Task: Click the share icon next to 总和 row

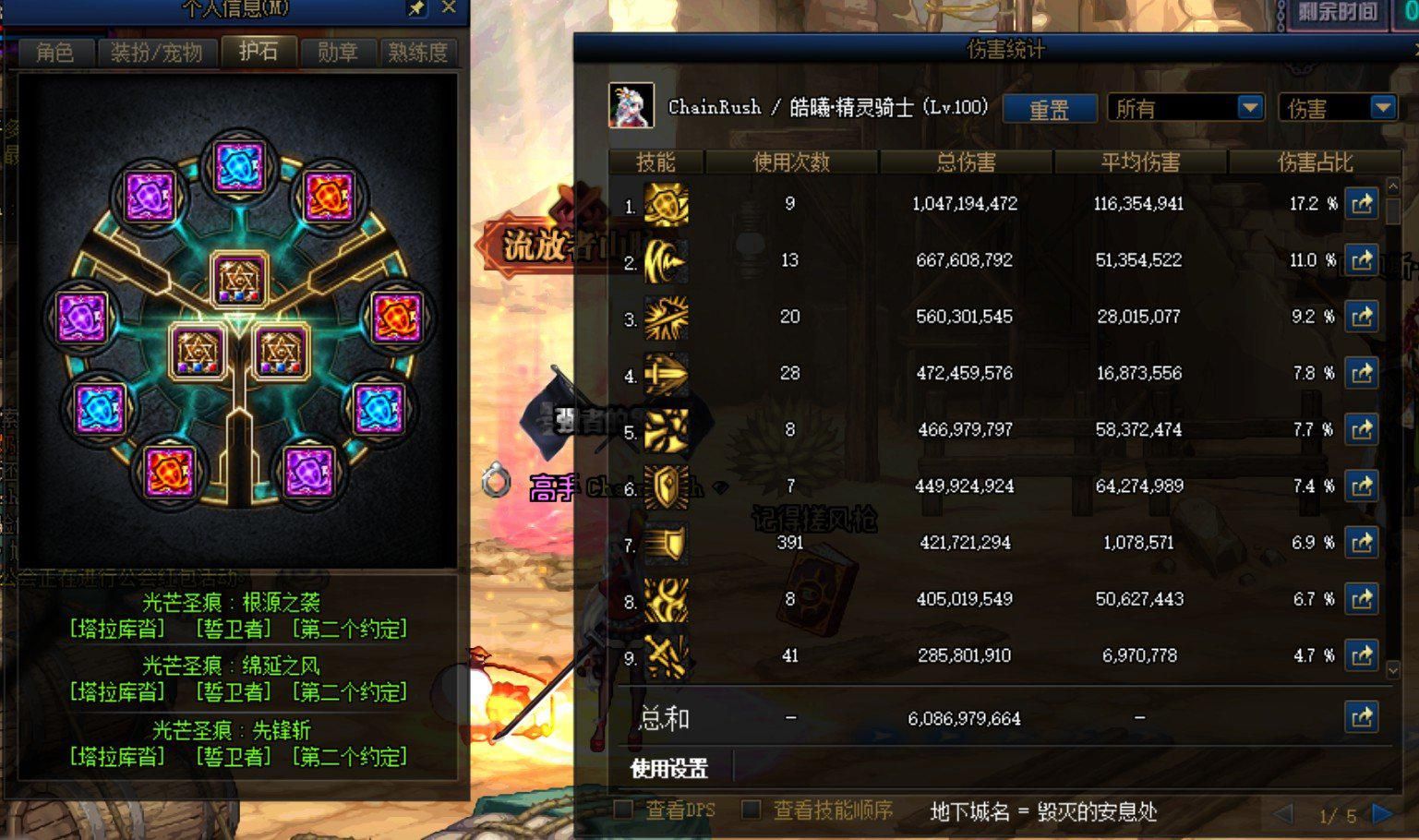Action: click(1362, 716)
